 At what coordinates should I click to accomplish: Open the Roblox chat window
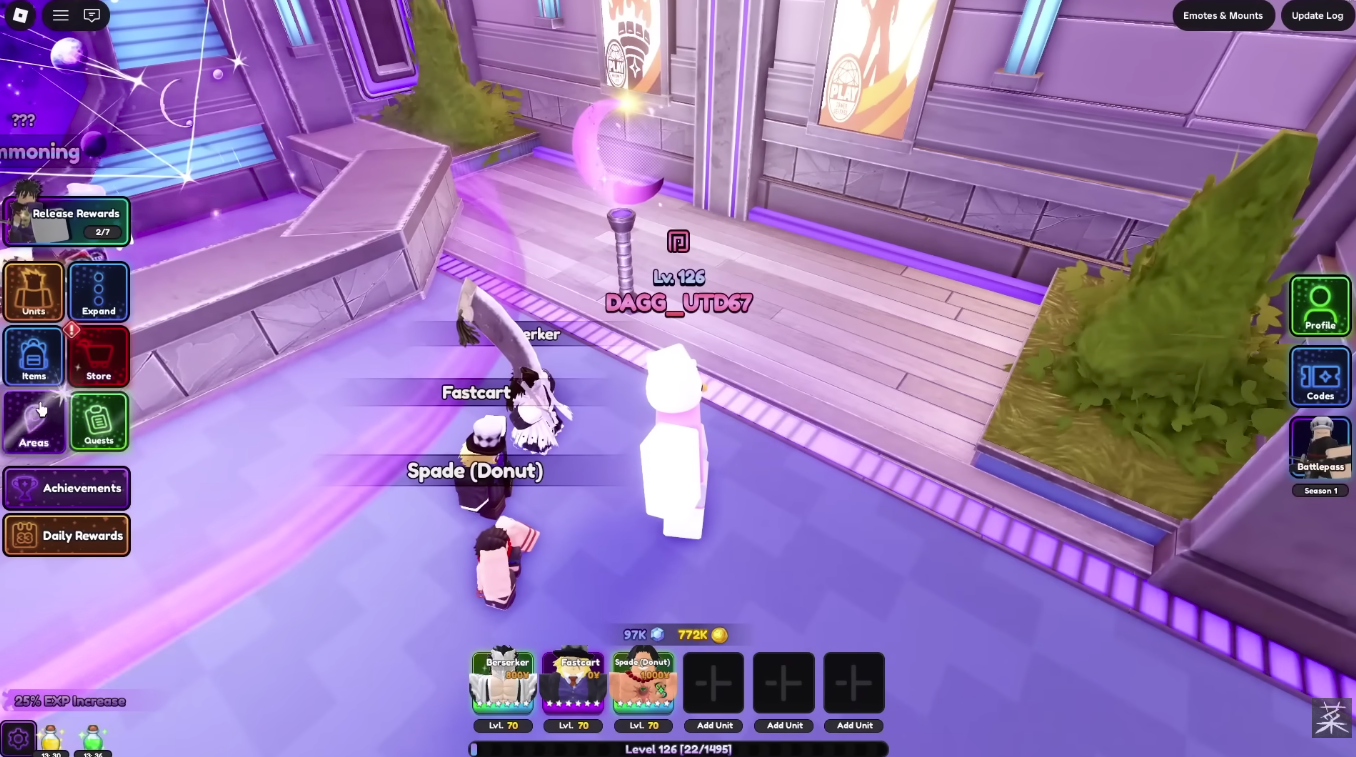coord(92,15)
